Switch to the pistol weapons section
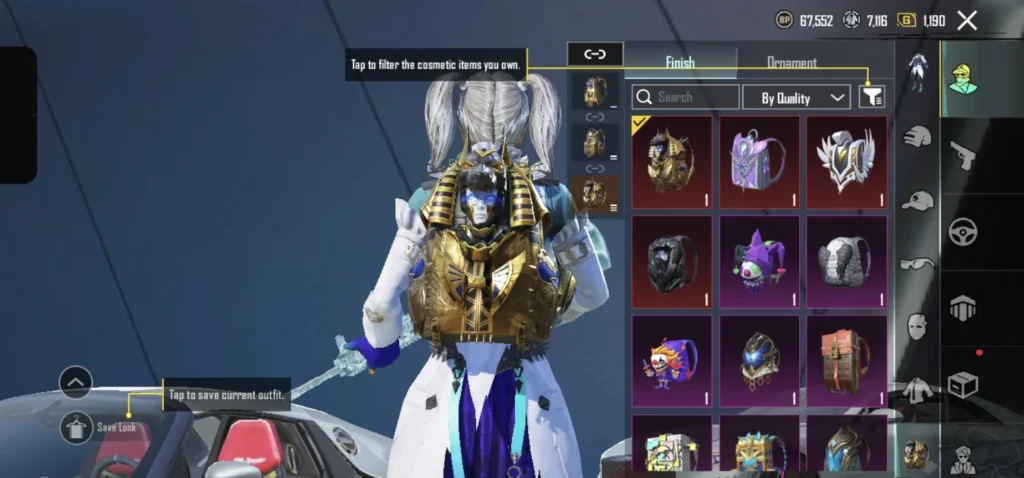 tap(964, 155)
